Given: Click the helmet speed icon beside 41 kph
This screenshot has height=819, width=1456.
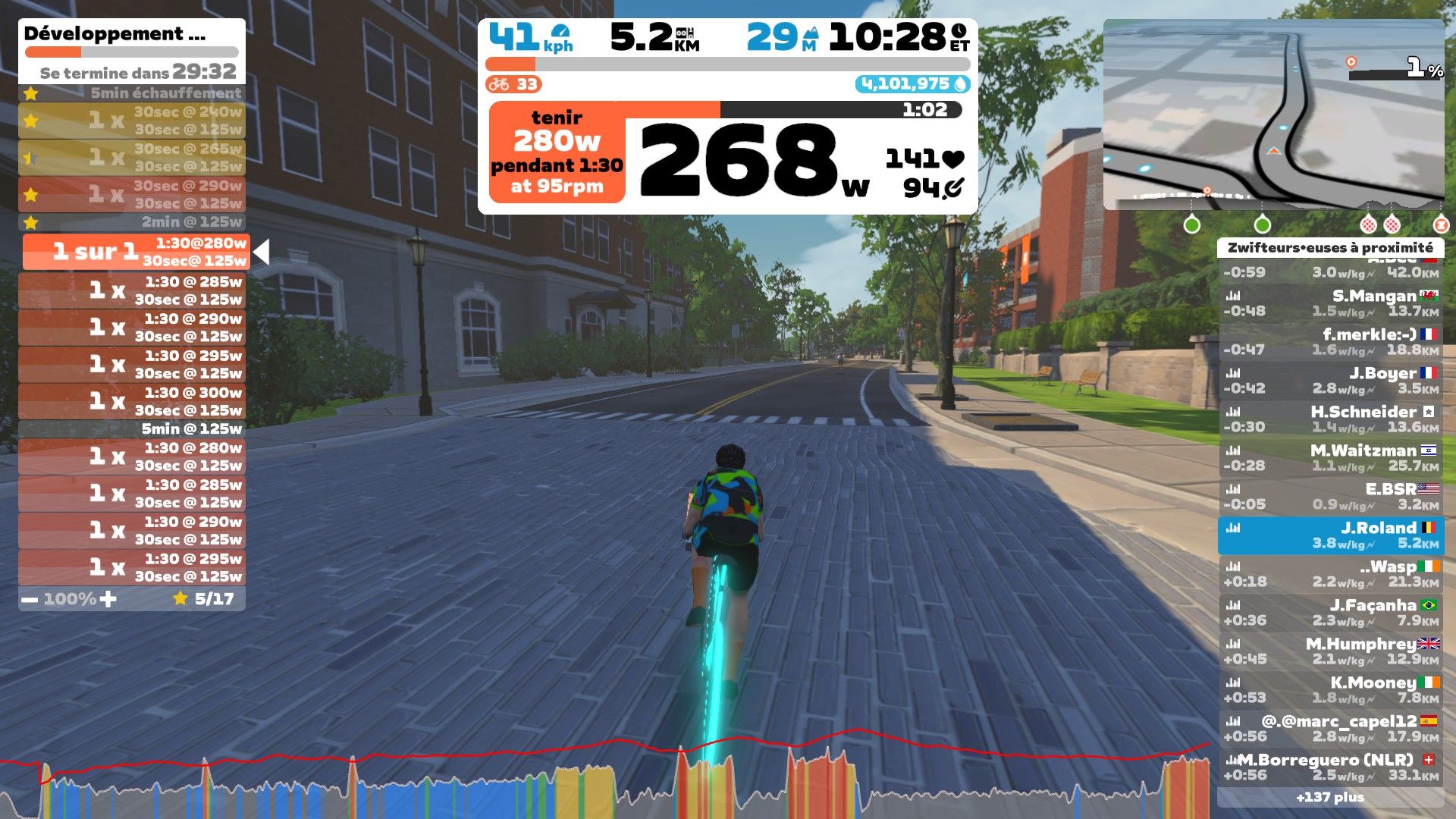Looking at the screenshot, I should pyautogui.click(x=559, y=30).
